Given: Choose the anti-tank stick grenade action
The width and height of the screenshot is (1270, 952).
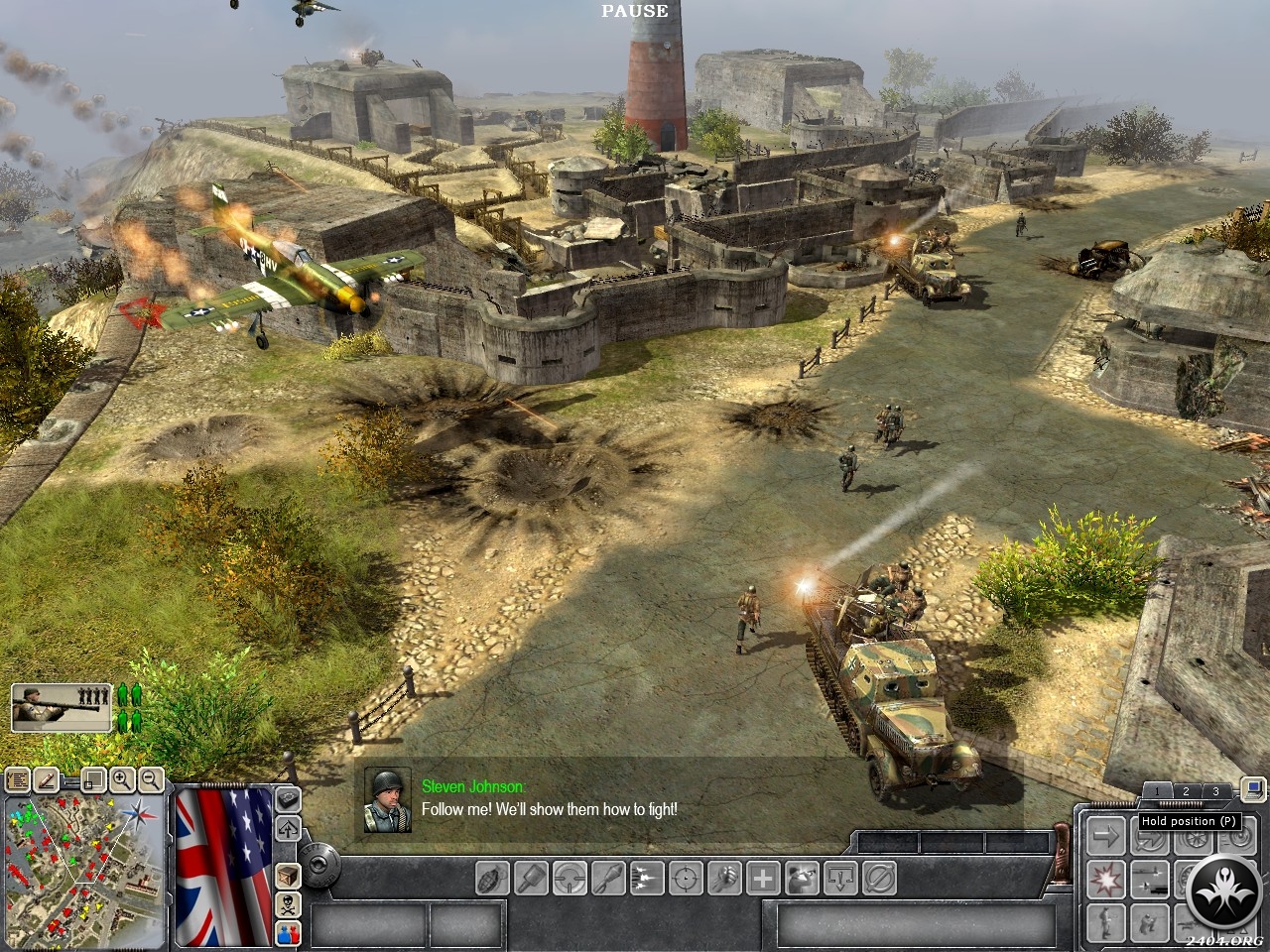Looking at the screenshot, I should (x=532, y=878).
